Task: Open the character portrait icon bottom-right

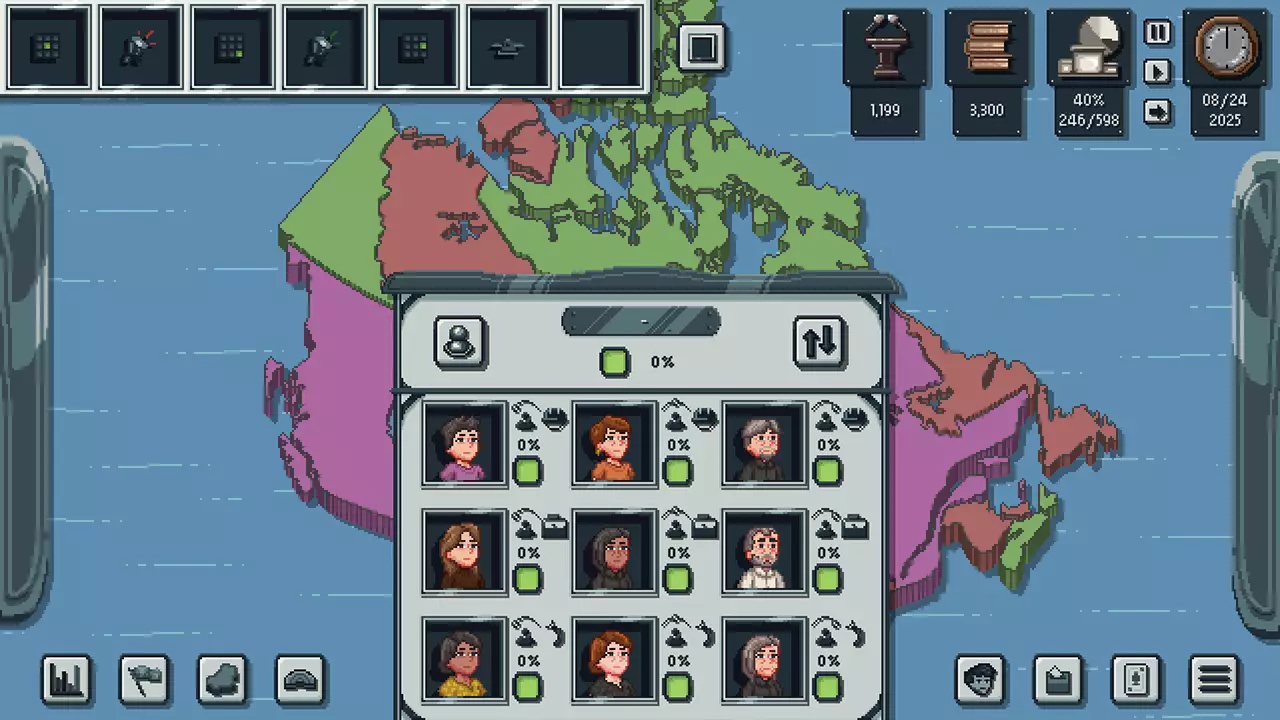Action: (981, 680)
